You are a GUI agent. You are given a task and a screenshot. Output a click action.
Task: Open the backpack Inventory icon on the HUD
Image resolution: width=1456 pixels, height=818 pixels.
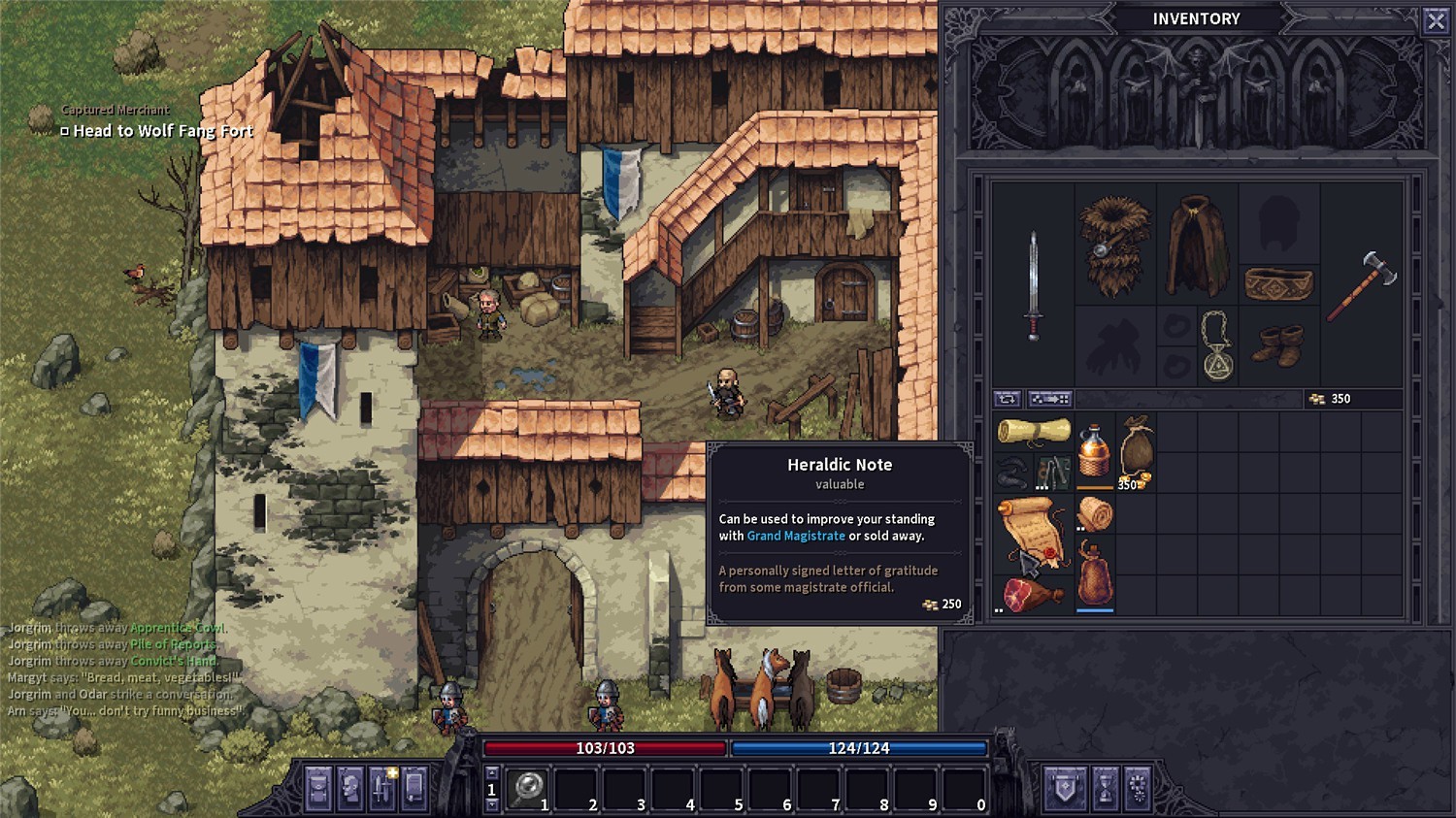tap(318, 788)
